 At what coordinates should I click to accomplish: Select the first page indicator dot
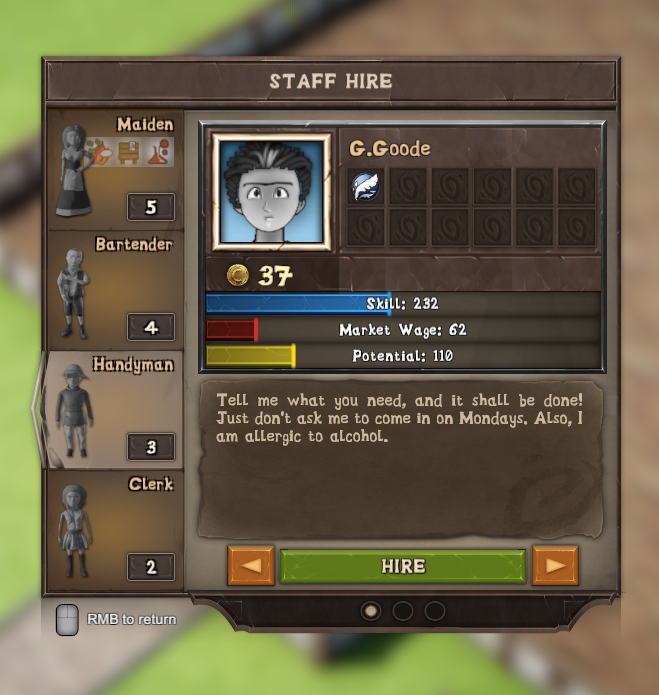click(370, 610)
